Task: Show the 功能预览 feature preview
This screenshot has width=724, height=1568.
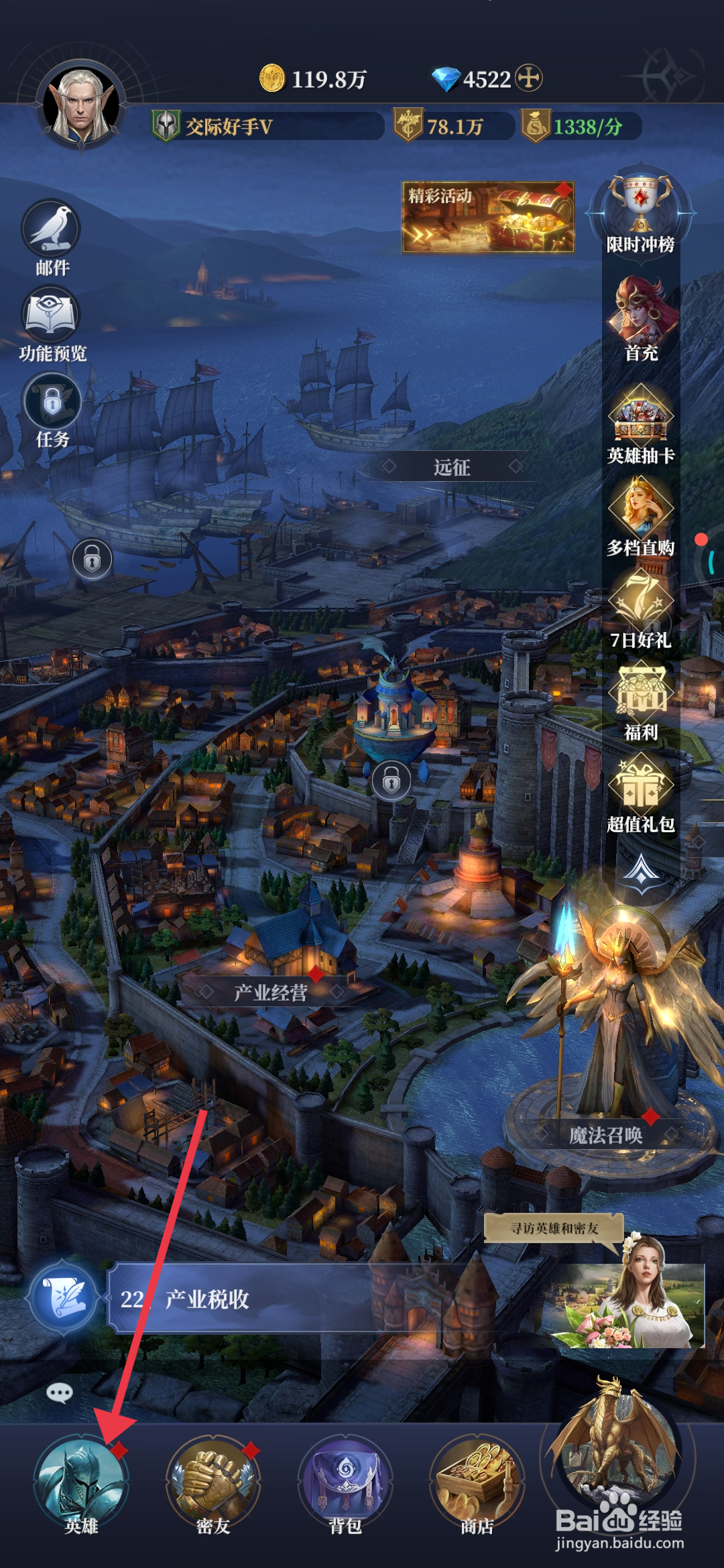Action: point(52,323)
